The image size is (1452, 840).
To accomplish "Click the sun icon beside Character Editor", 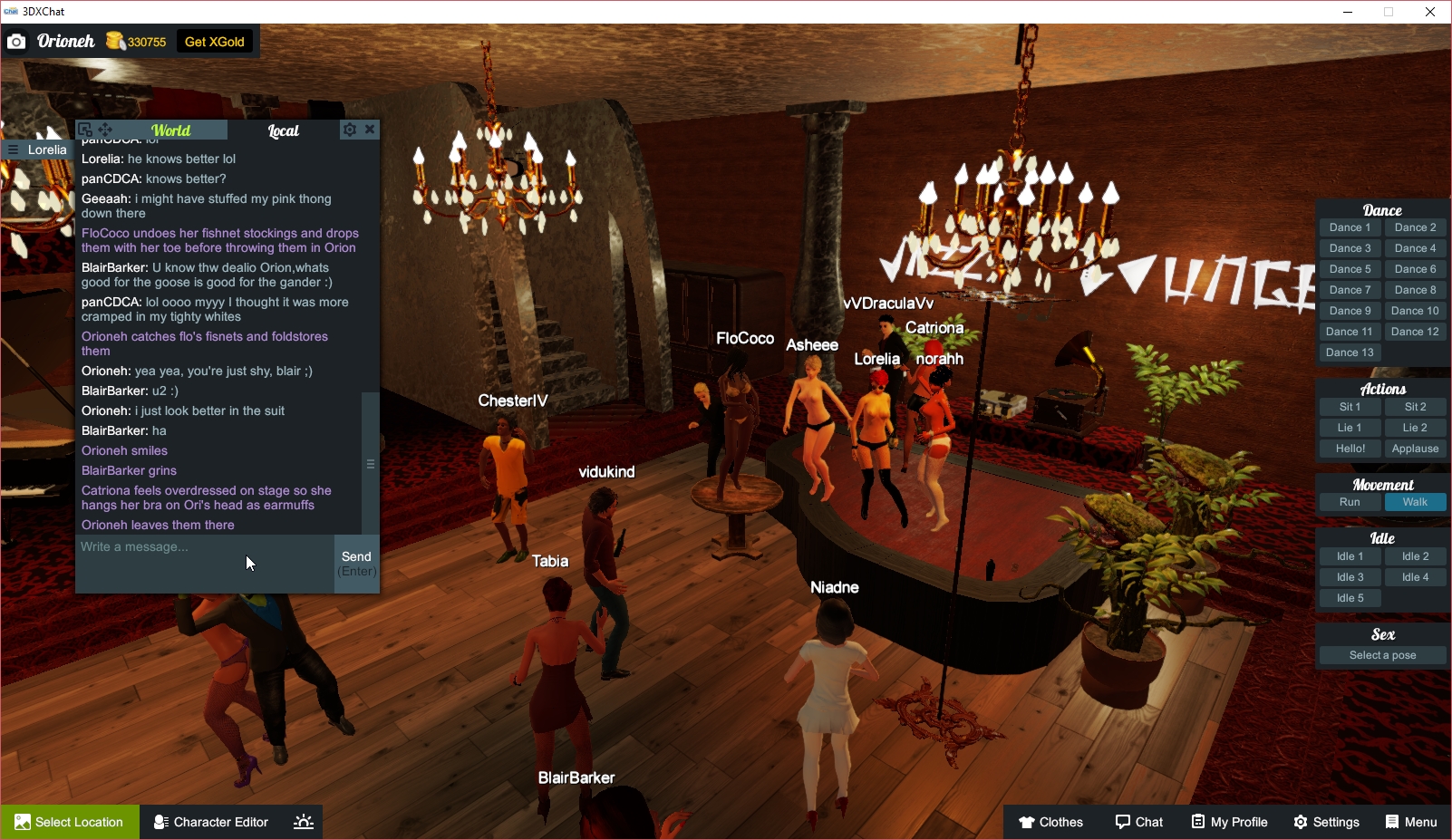I will click(x=302, y=821).
